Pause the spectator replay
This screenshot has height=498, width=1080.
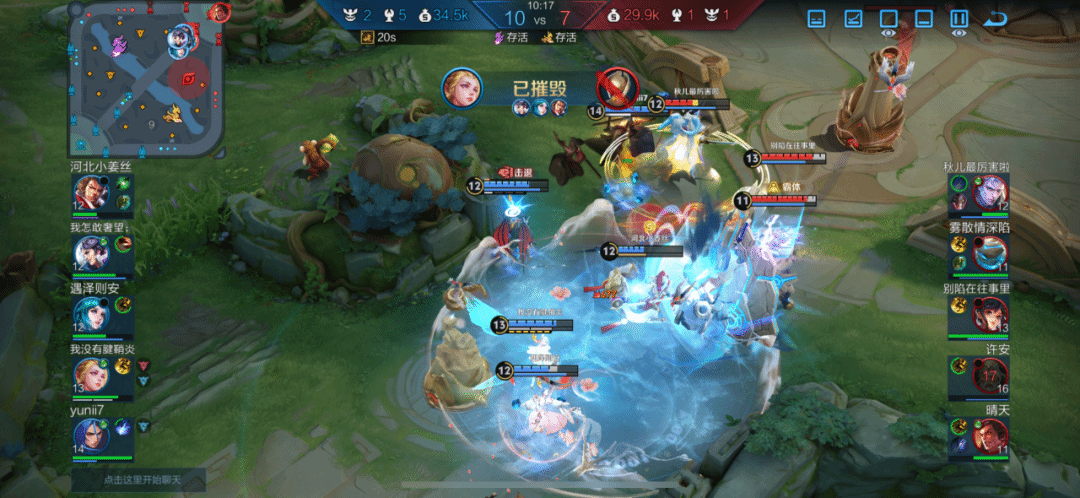(959, 19)
